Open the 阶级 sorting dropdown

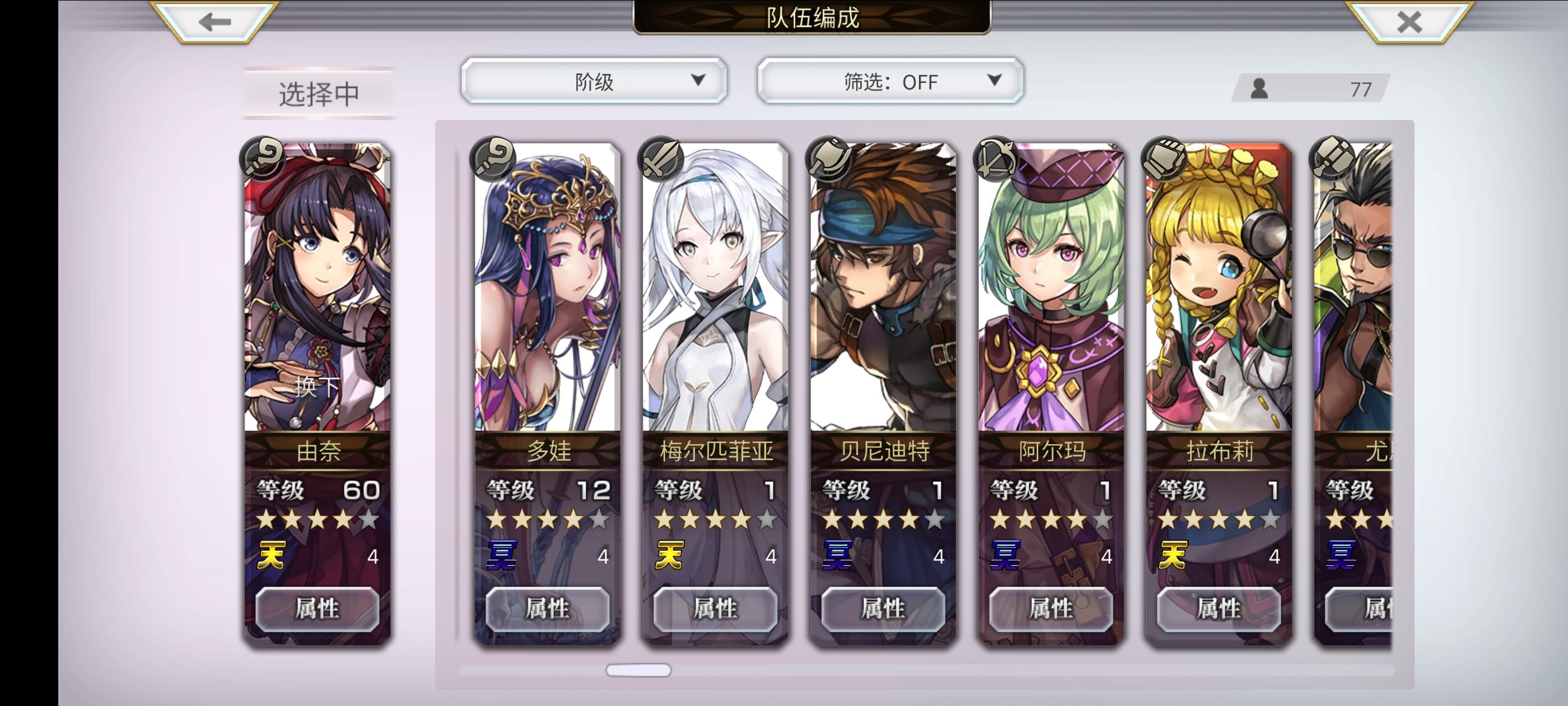594,81
